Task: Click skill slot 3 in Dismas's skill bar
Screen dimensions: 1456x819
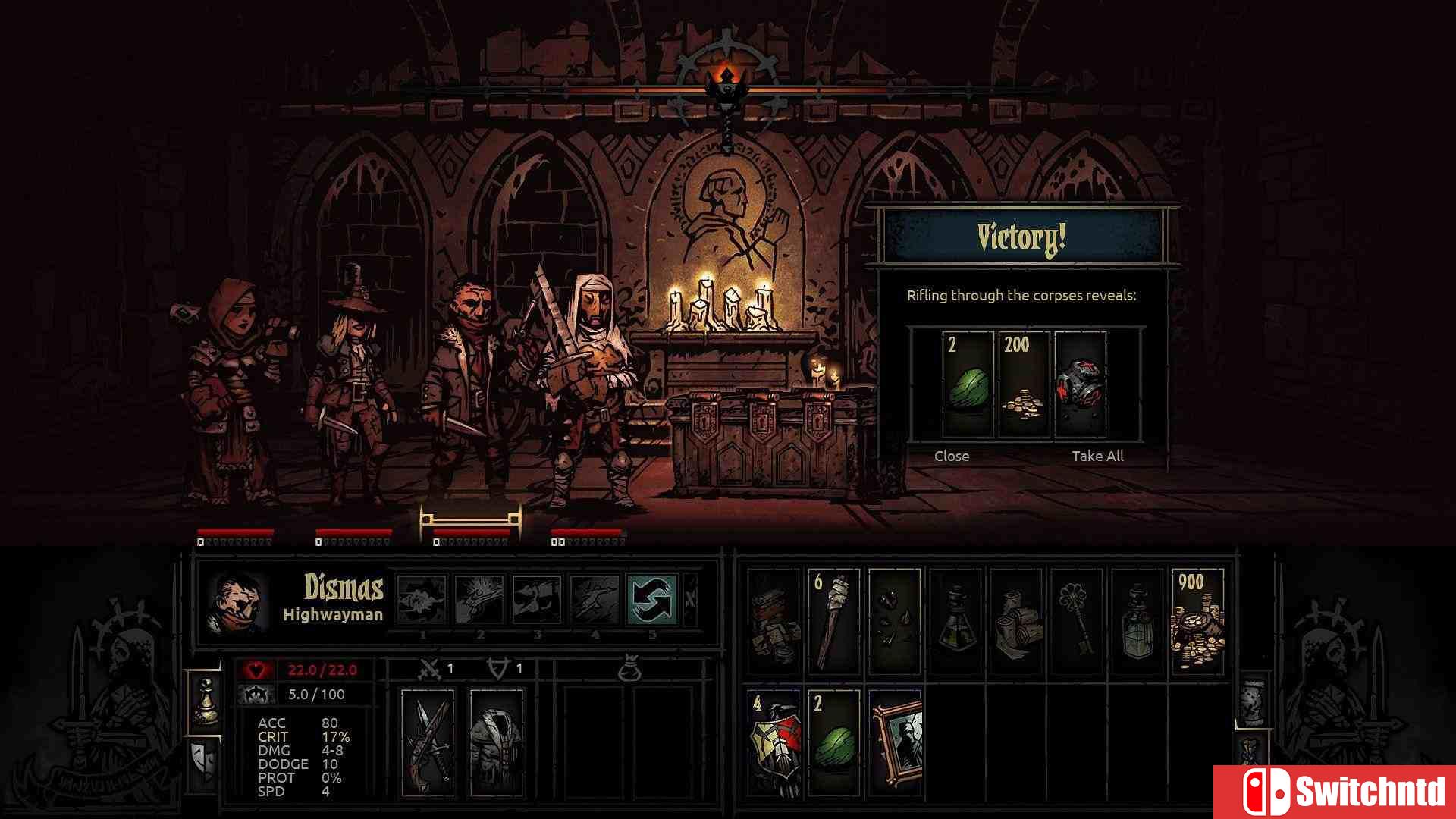Action: pos(537,603)
